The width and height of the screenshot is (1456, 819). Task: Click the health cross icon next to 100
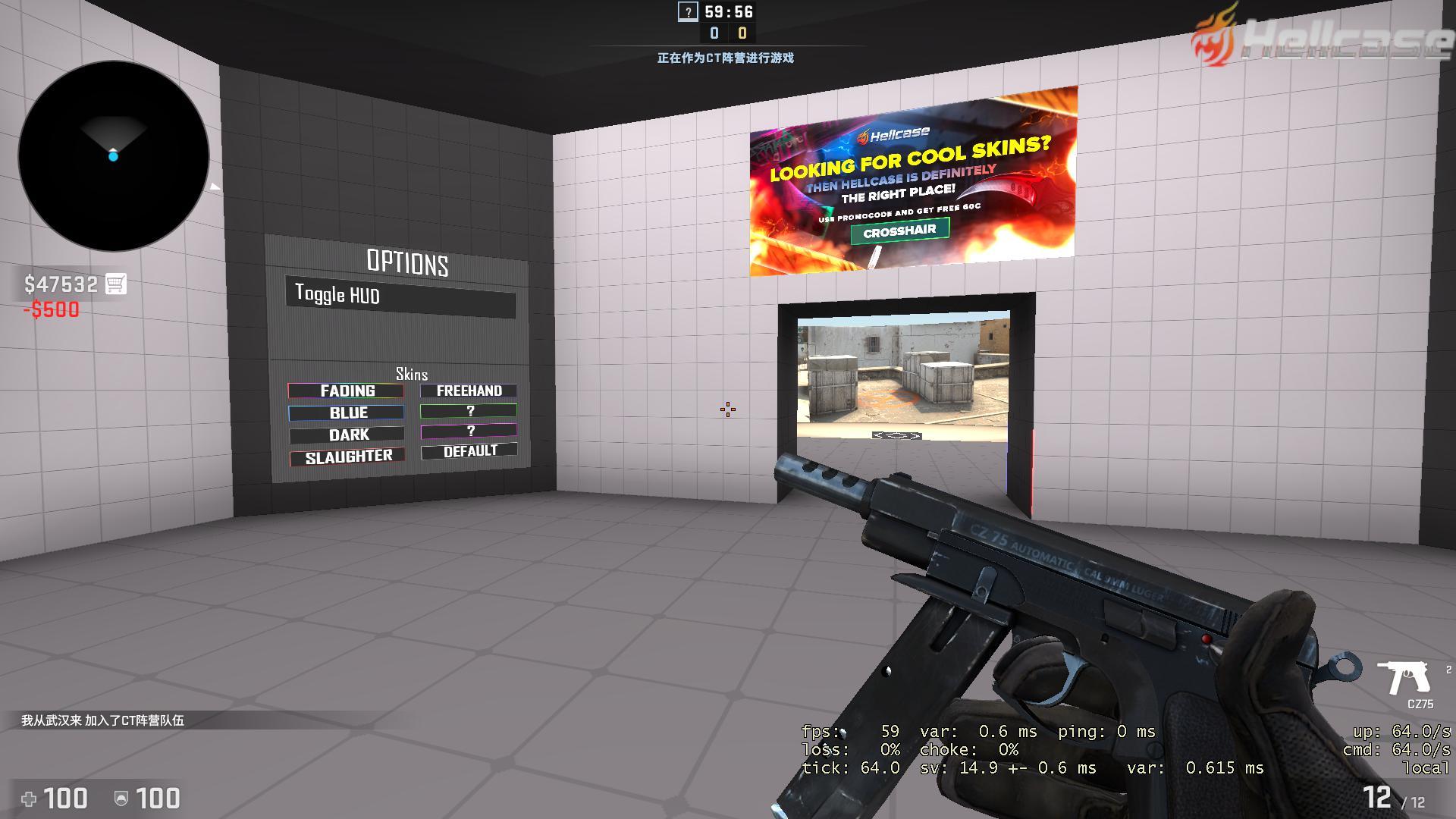[30, 798]
